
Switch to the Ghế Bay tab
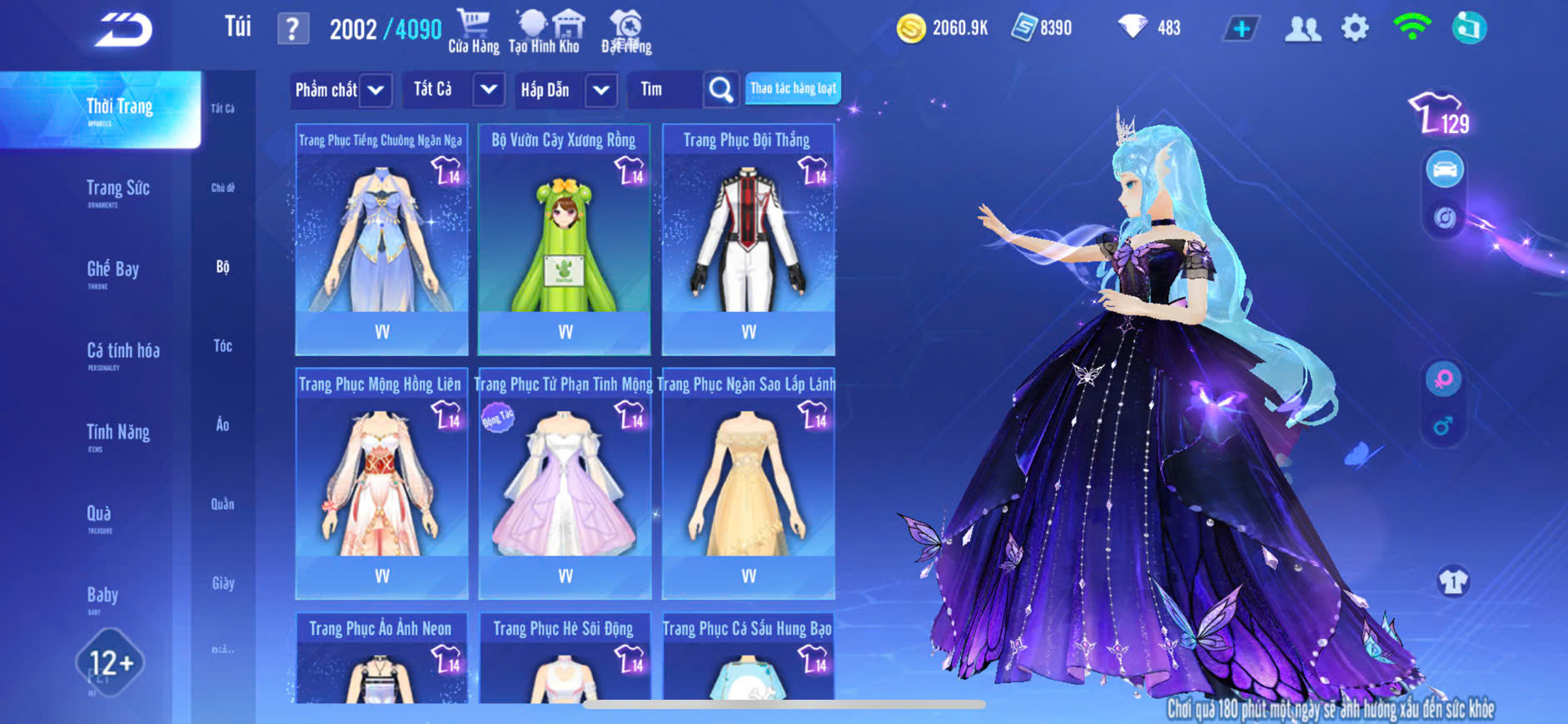click(112, 270)
